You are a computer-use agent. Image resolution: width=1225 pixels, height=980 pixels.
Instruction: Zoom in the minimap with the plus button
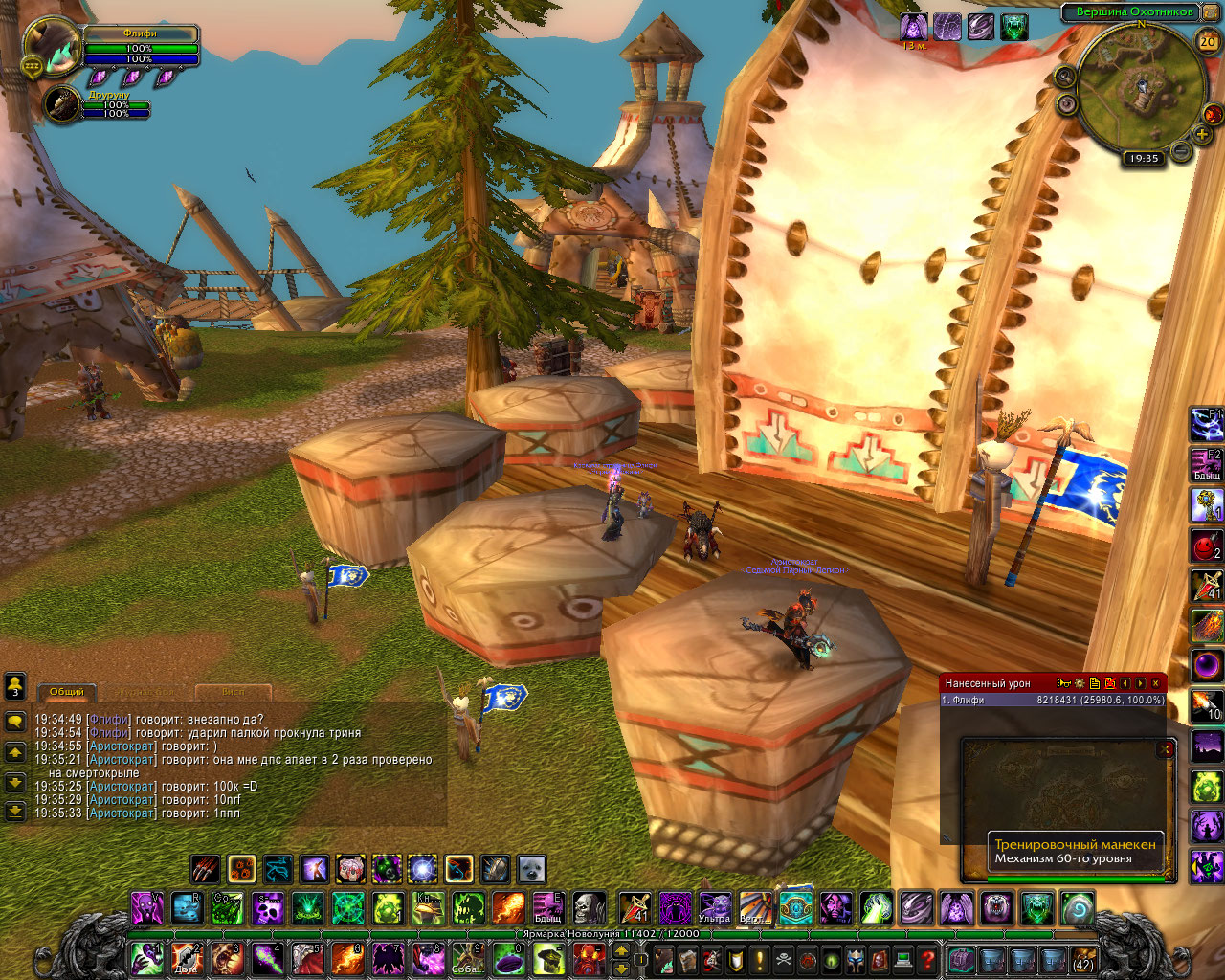tap(1202, 135)
